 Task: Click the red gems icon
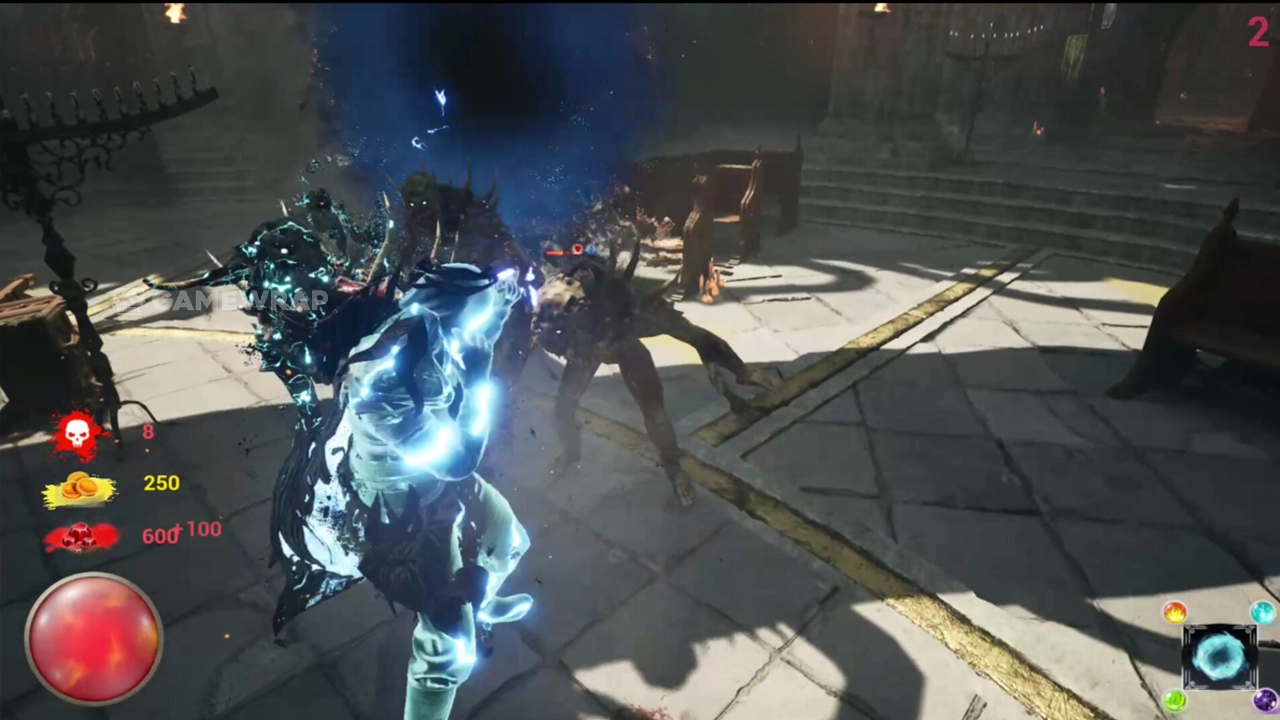[x=79, y=537]
